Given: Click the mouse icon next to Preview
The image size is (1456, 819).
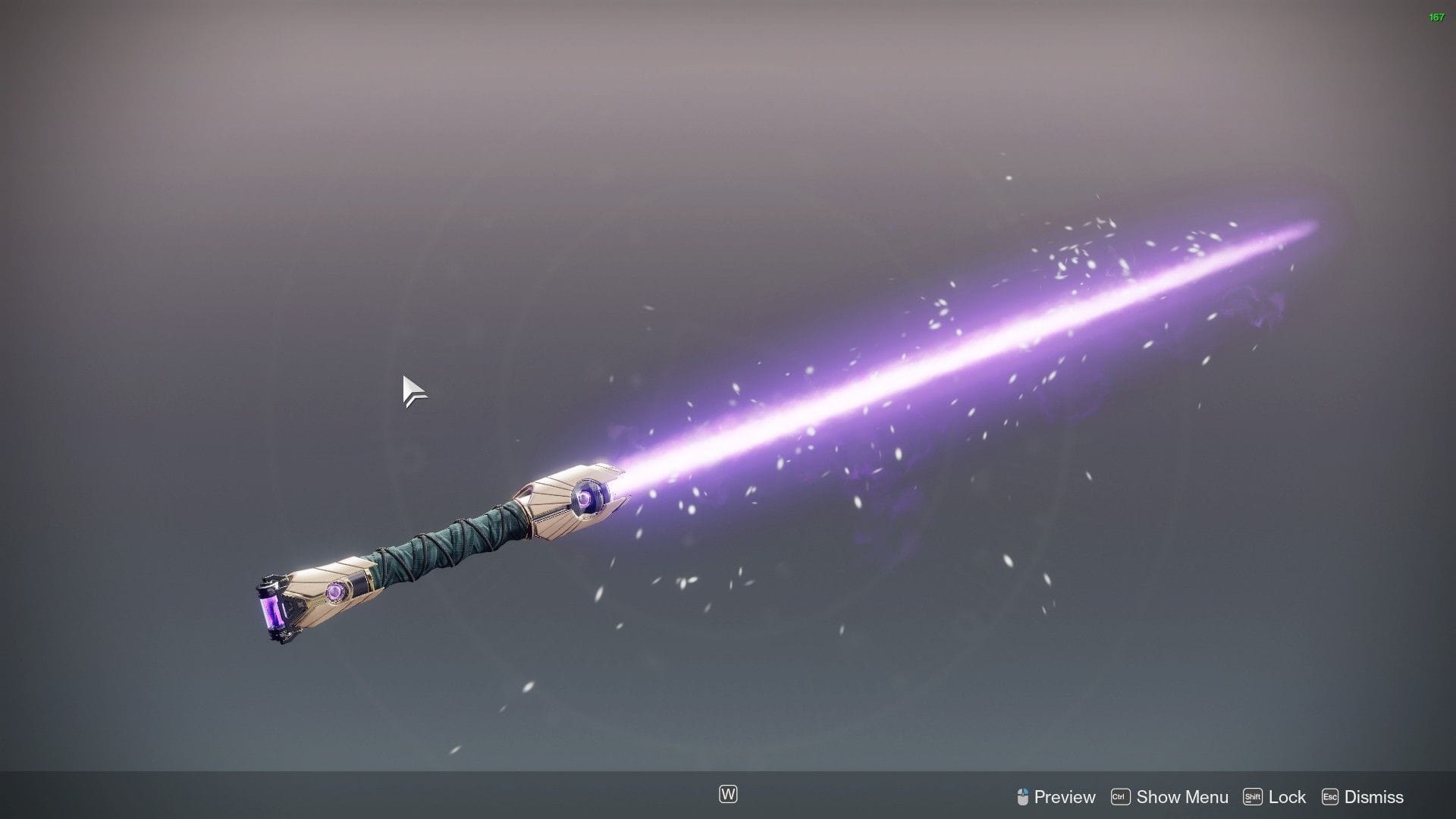Looking at the screenshot, I should point(1022,796).
